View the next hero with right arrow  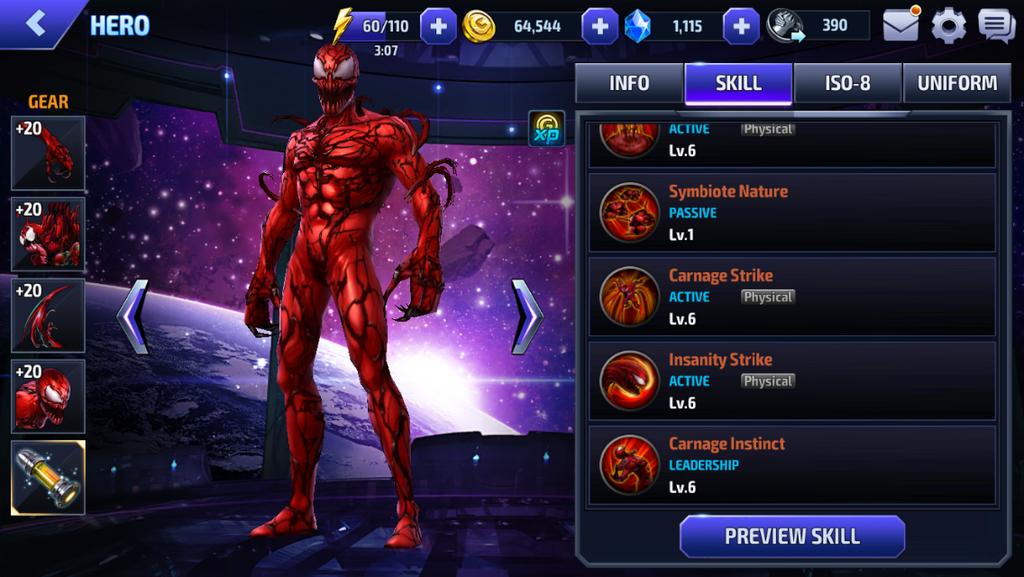point(527,316)
